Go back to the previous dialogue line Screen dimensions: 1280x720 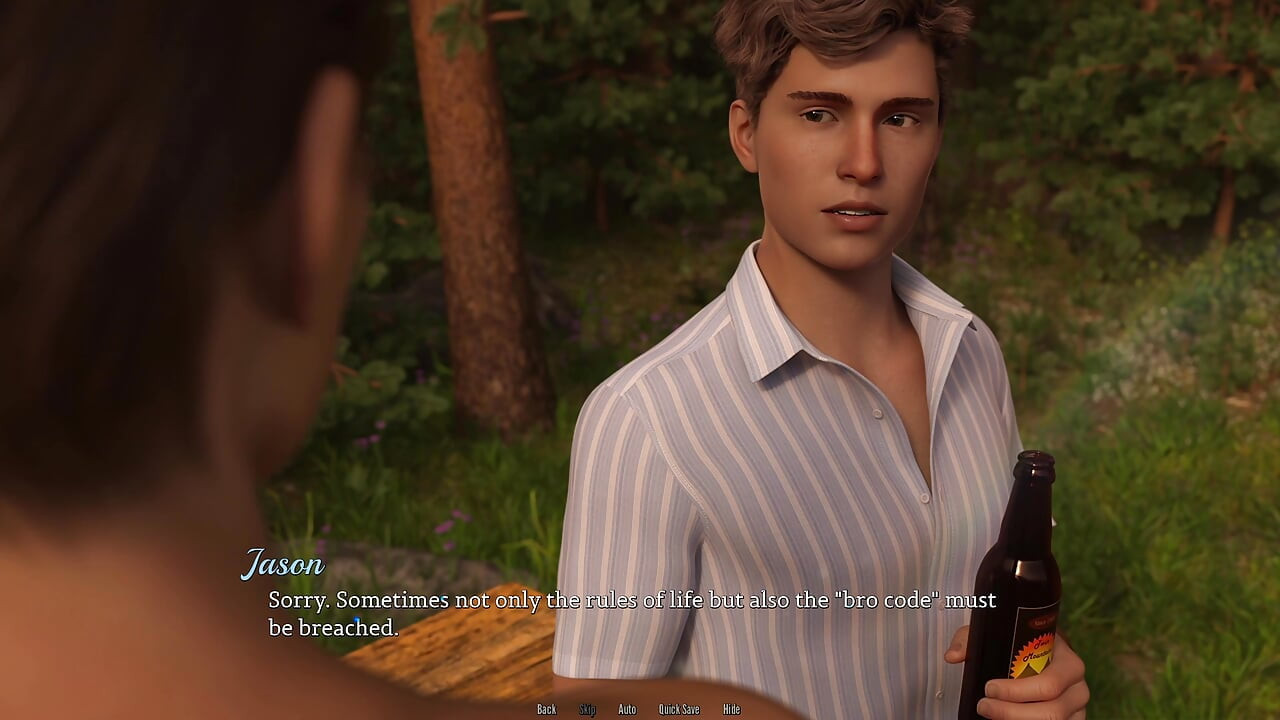(546, 709)
